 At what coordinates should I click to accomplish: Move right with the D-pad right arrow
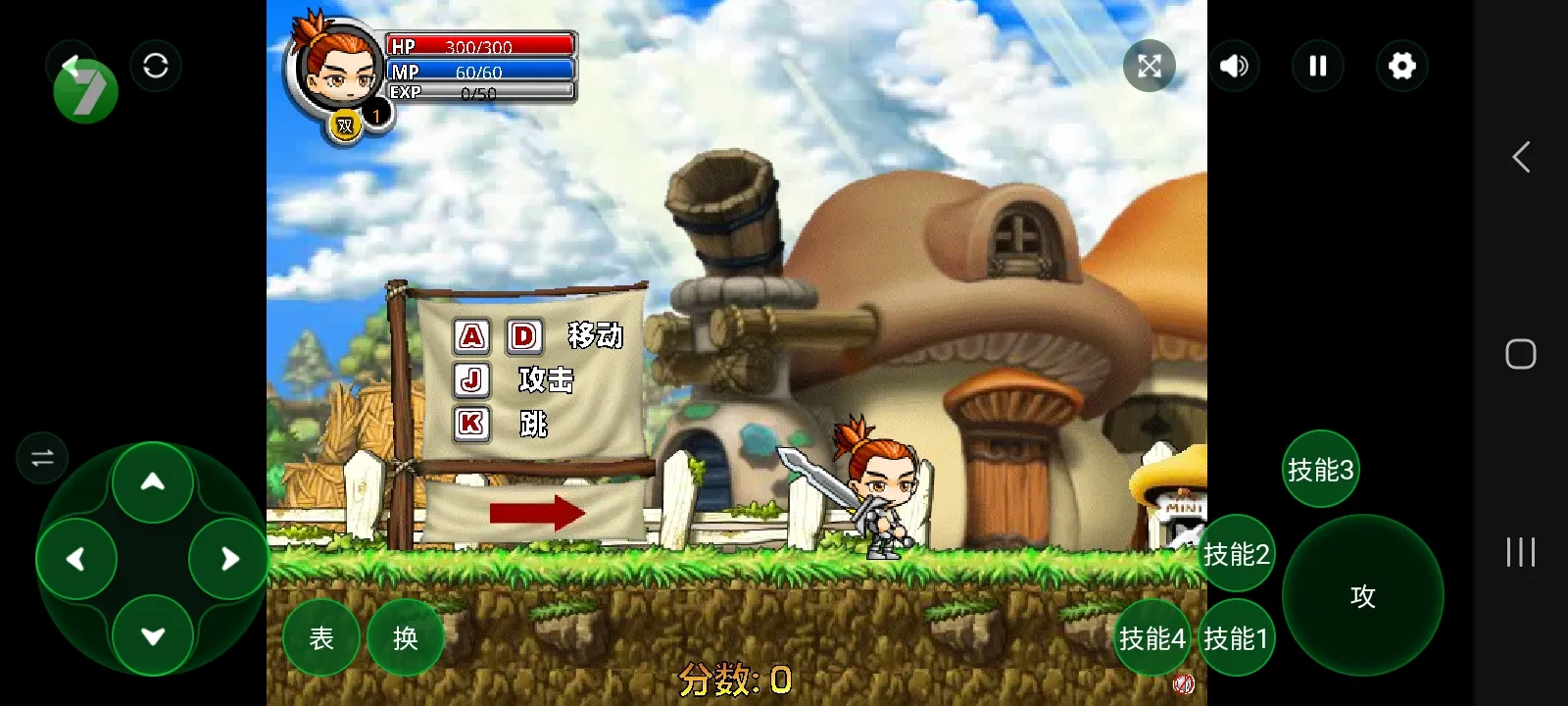click(229, 559)
